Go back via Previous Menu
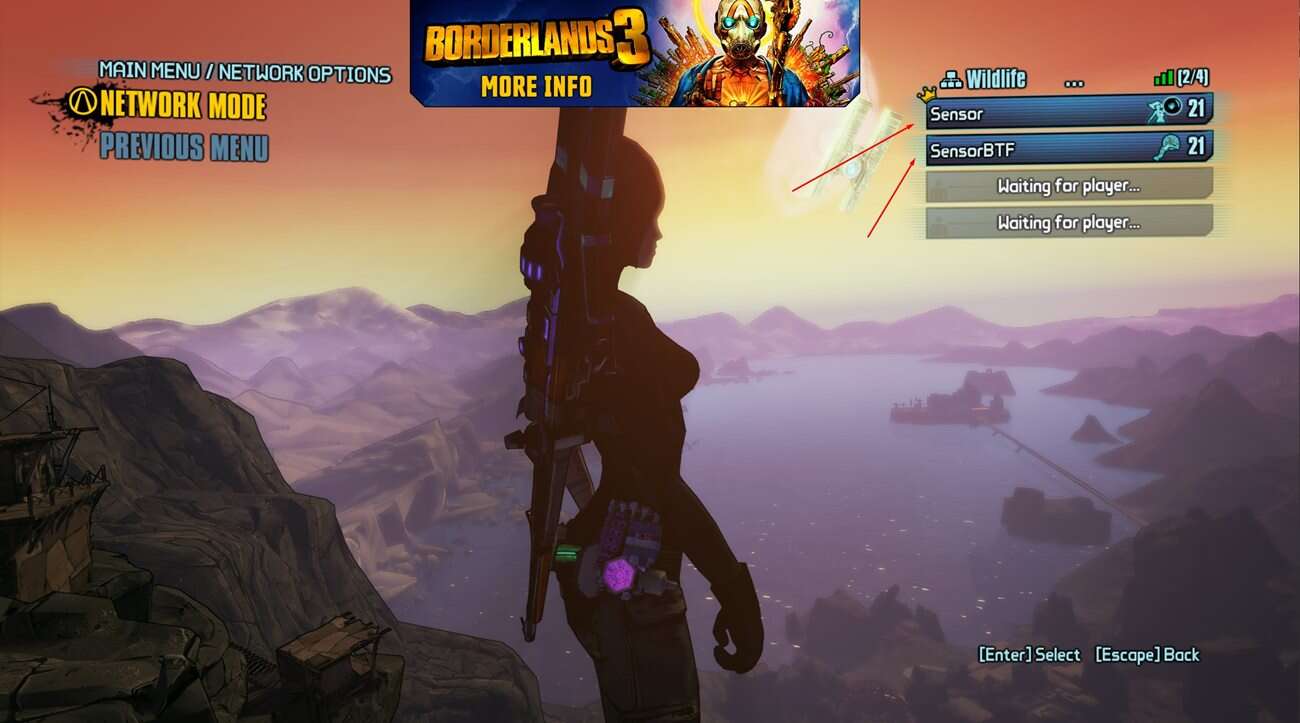 184,147
